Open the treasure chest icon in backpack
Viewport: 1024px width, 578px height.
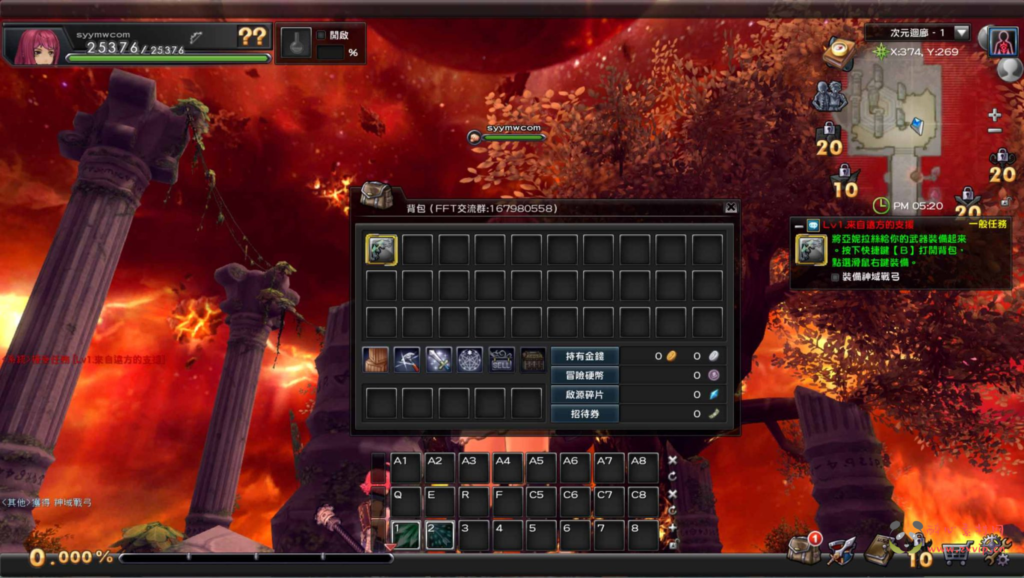pos(532,360)
